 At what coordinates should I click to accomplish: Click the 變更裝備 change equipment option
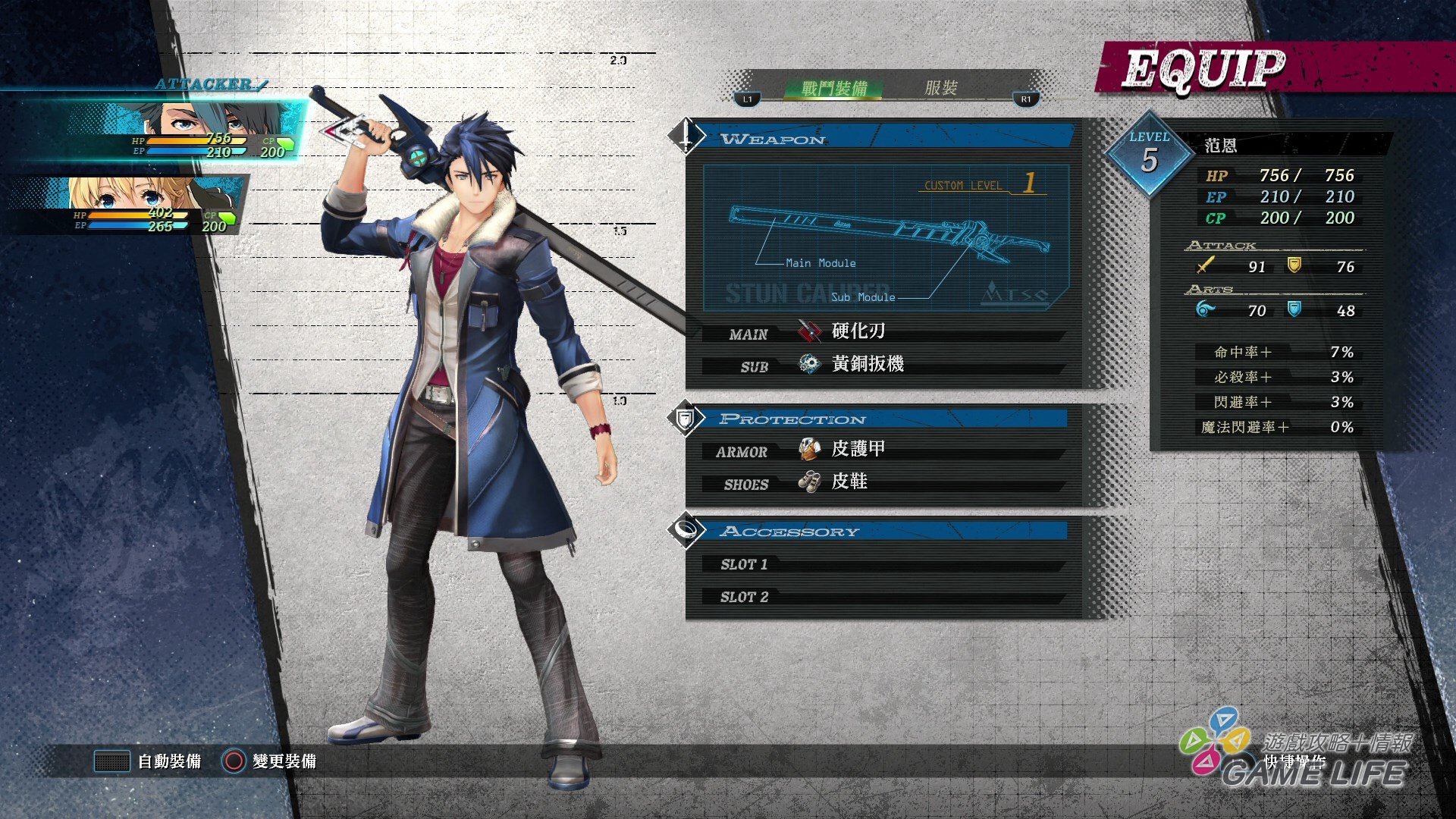pos(270,761)
